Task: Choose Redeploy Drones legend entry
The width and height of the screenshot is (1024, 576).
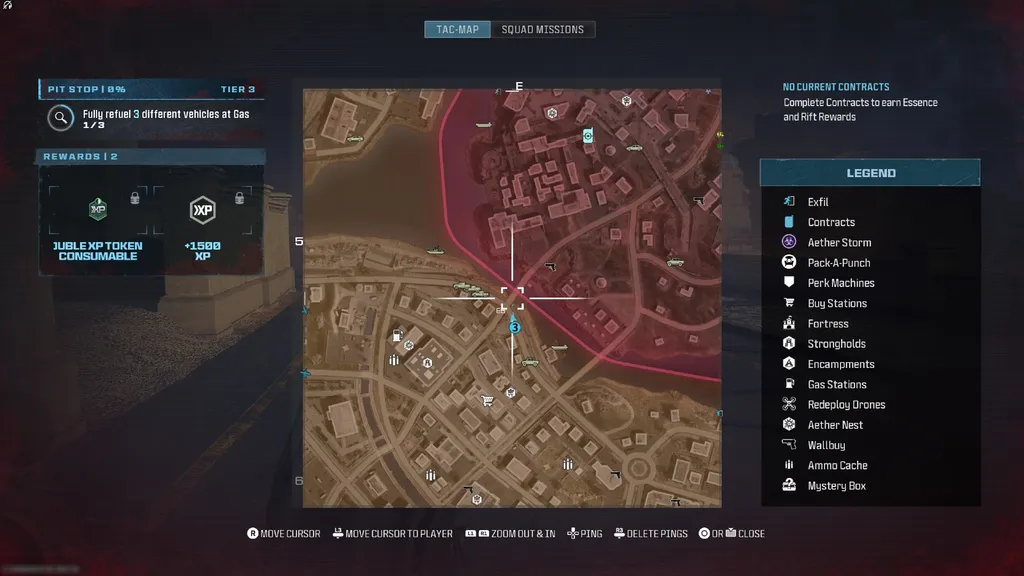Action: coord(846,405)
